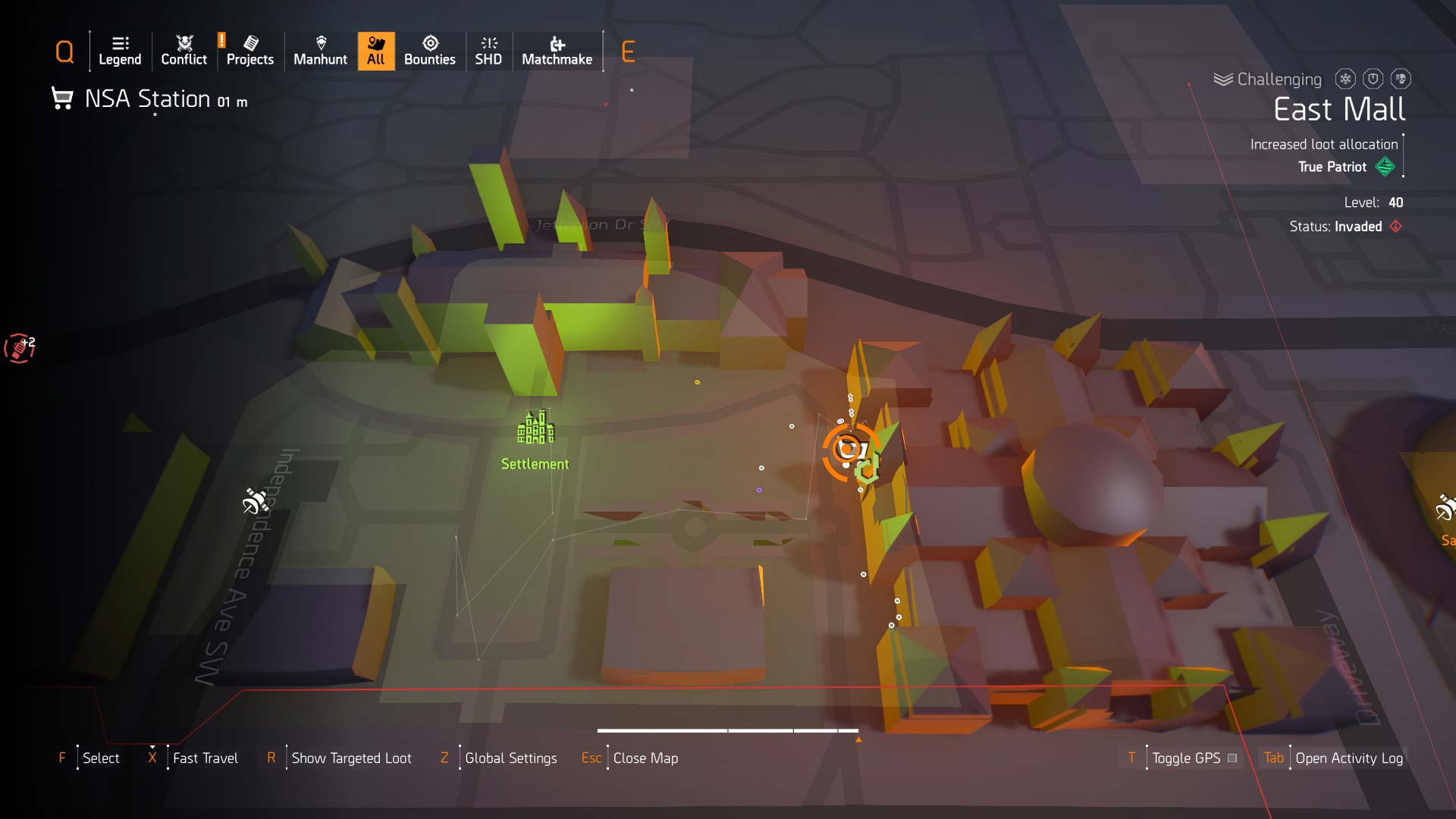This screenshot has height=819, width=1456.
Task: Open the SHD filter tab
Action: [488, 51]
